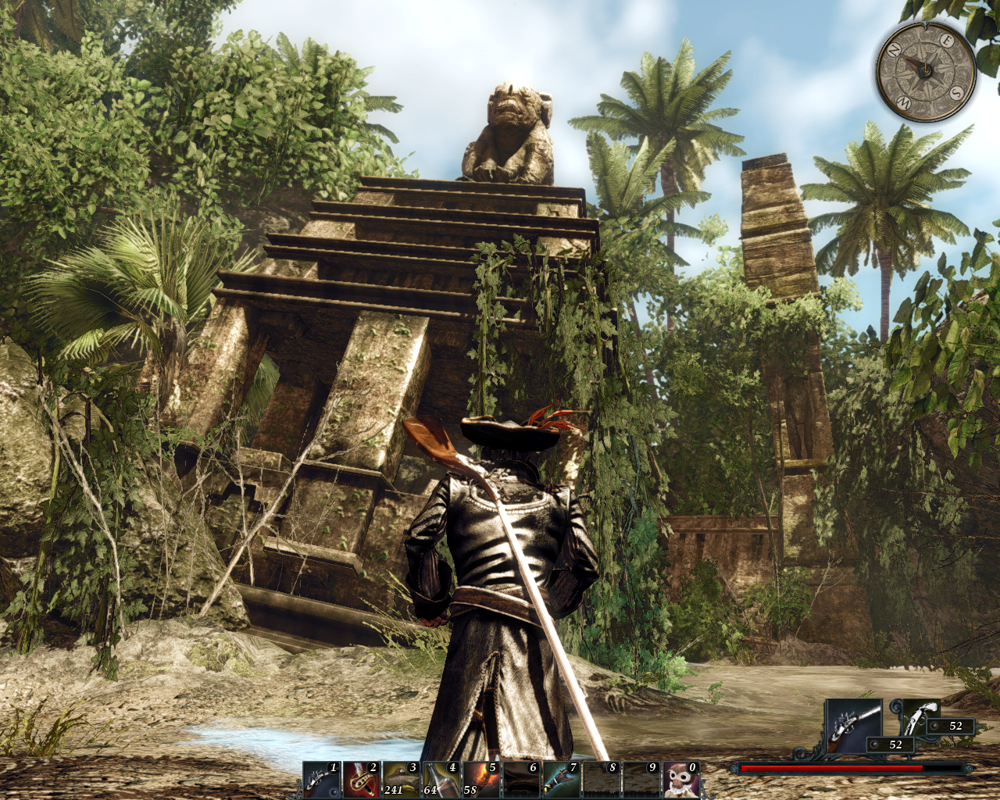
Task: Use the fiery item in hotbar slot 5
Action: click(481, 780)
